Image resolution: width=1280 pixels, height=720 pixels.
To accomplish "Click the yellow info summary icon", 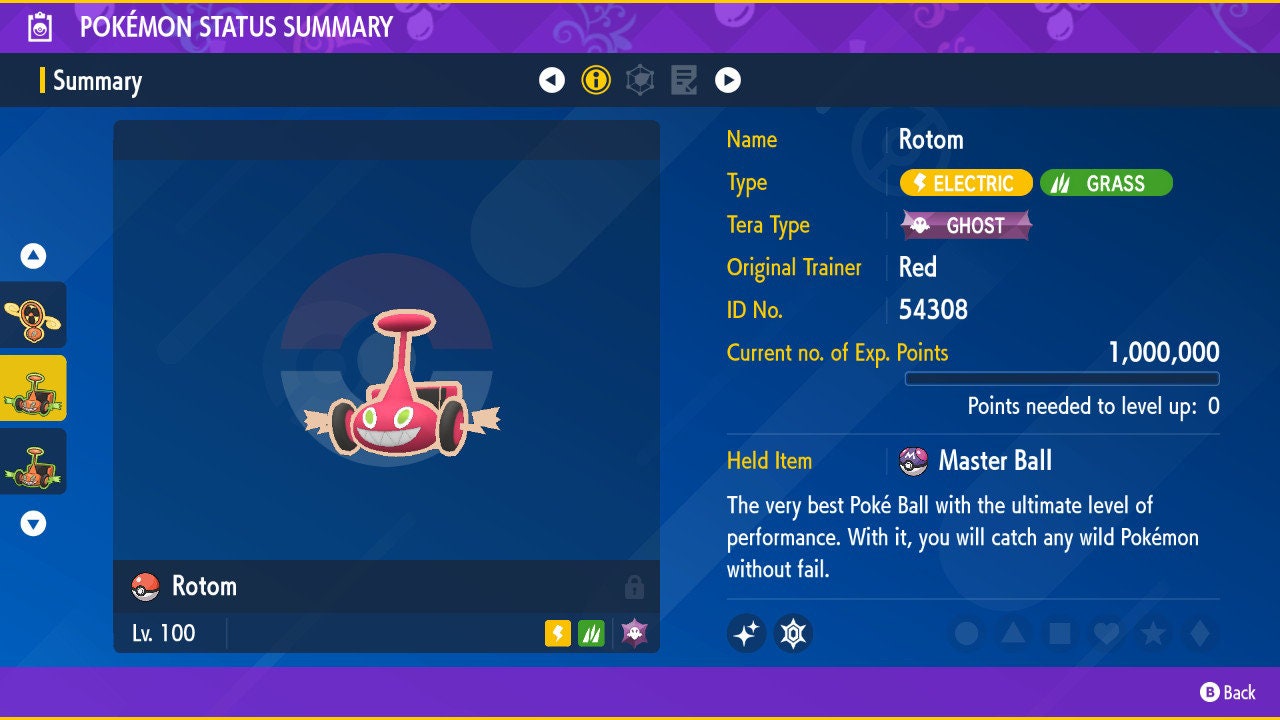I will [596, 79].
